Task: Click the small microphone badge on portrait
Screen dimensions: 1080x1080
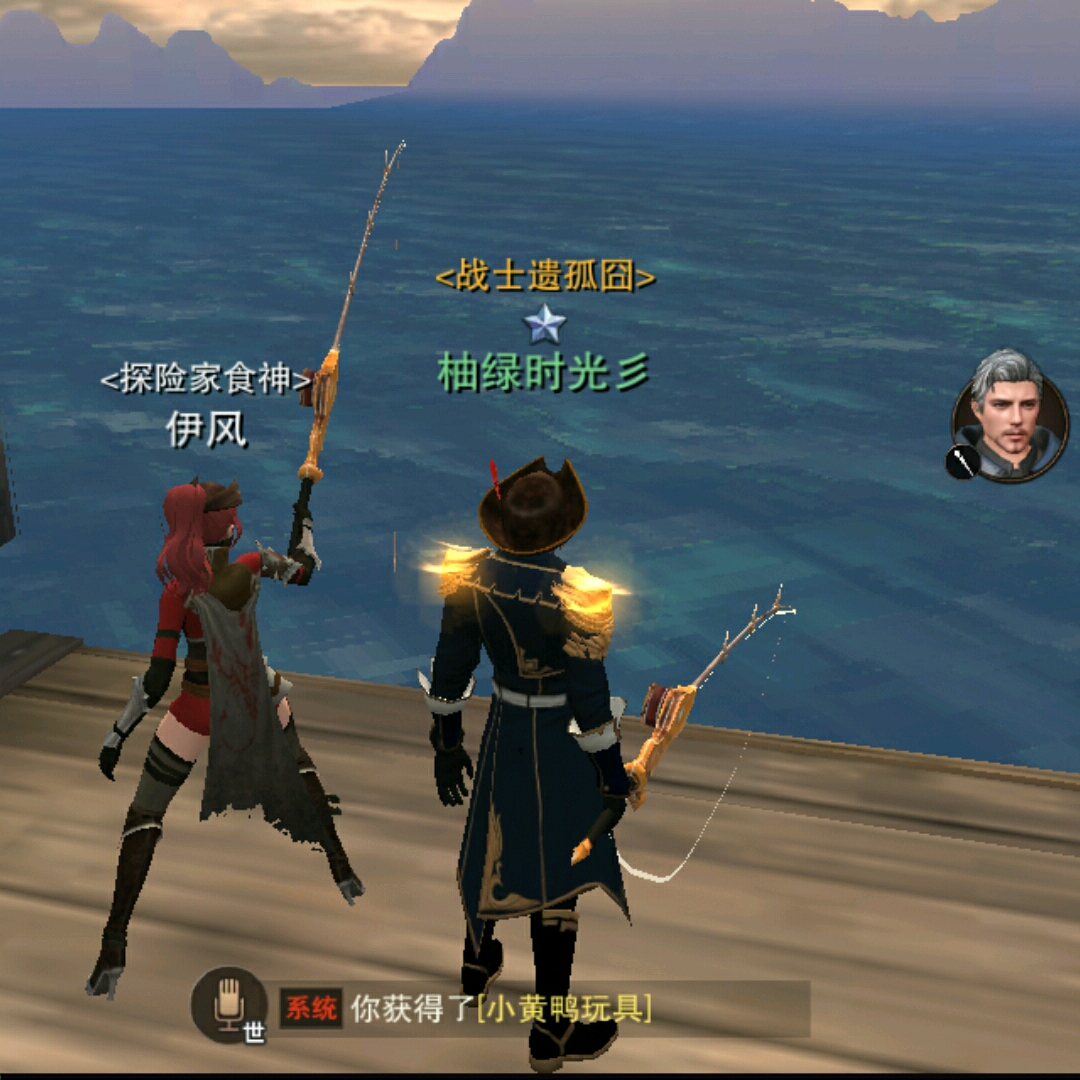Action: pos(961,462)
